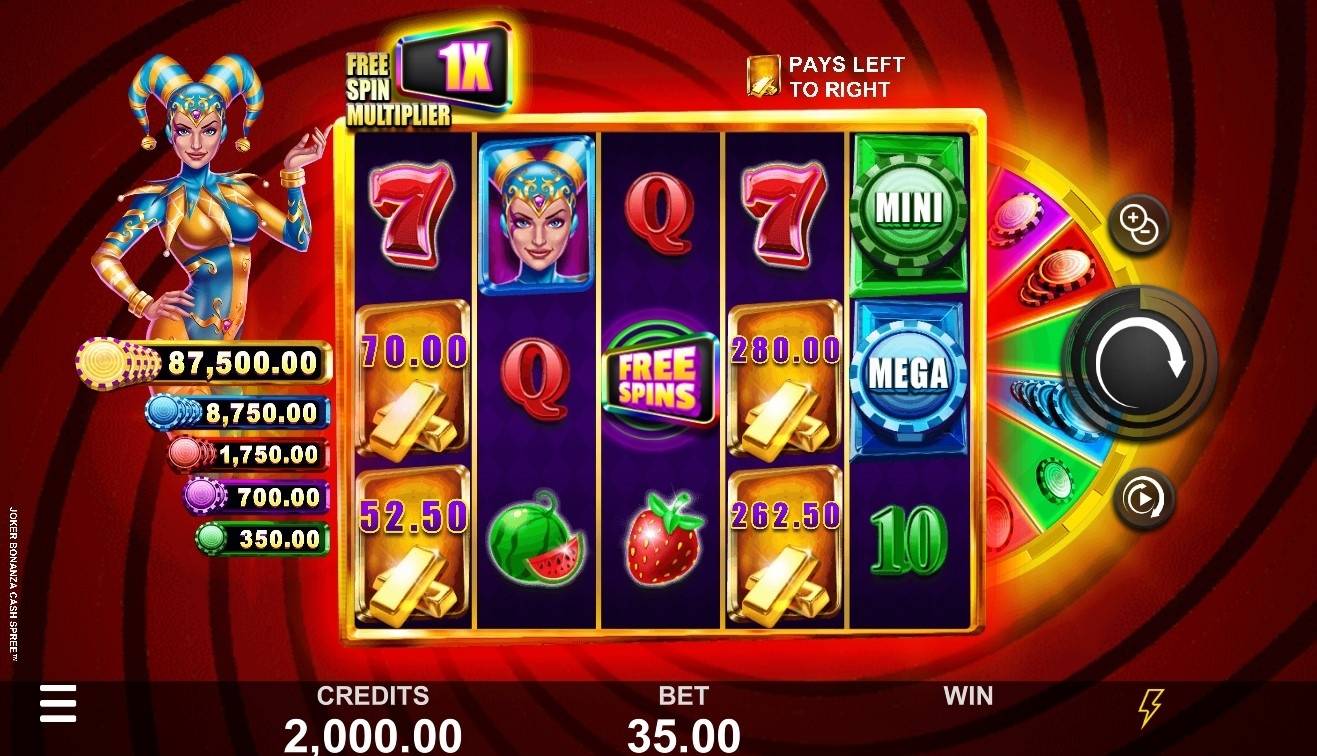The height and width of the screenshot is (756, 1317).
Task: Click the gold coin icon beside PAYS LEFT TO RIGHT
Action: coord(764,74)
